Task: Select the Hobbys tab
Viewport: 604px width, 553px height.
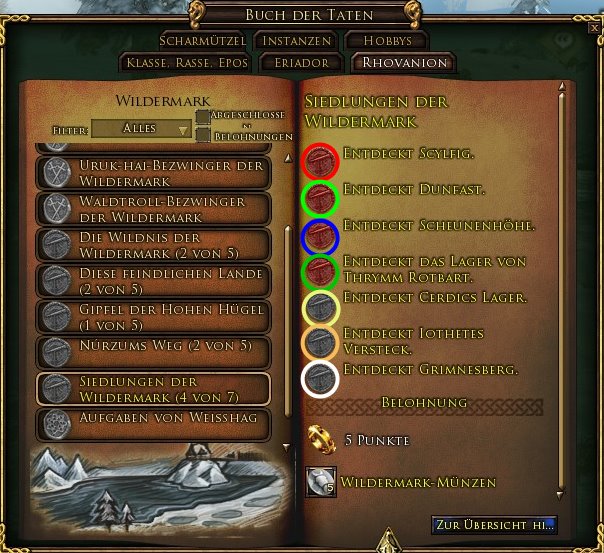Action: click(386, 41)
